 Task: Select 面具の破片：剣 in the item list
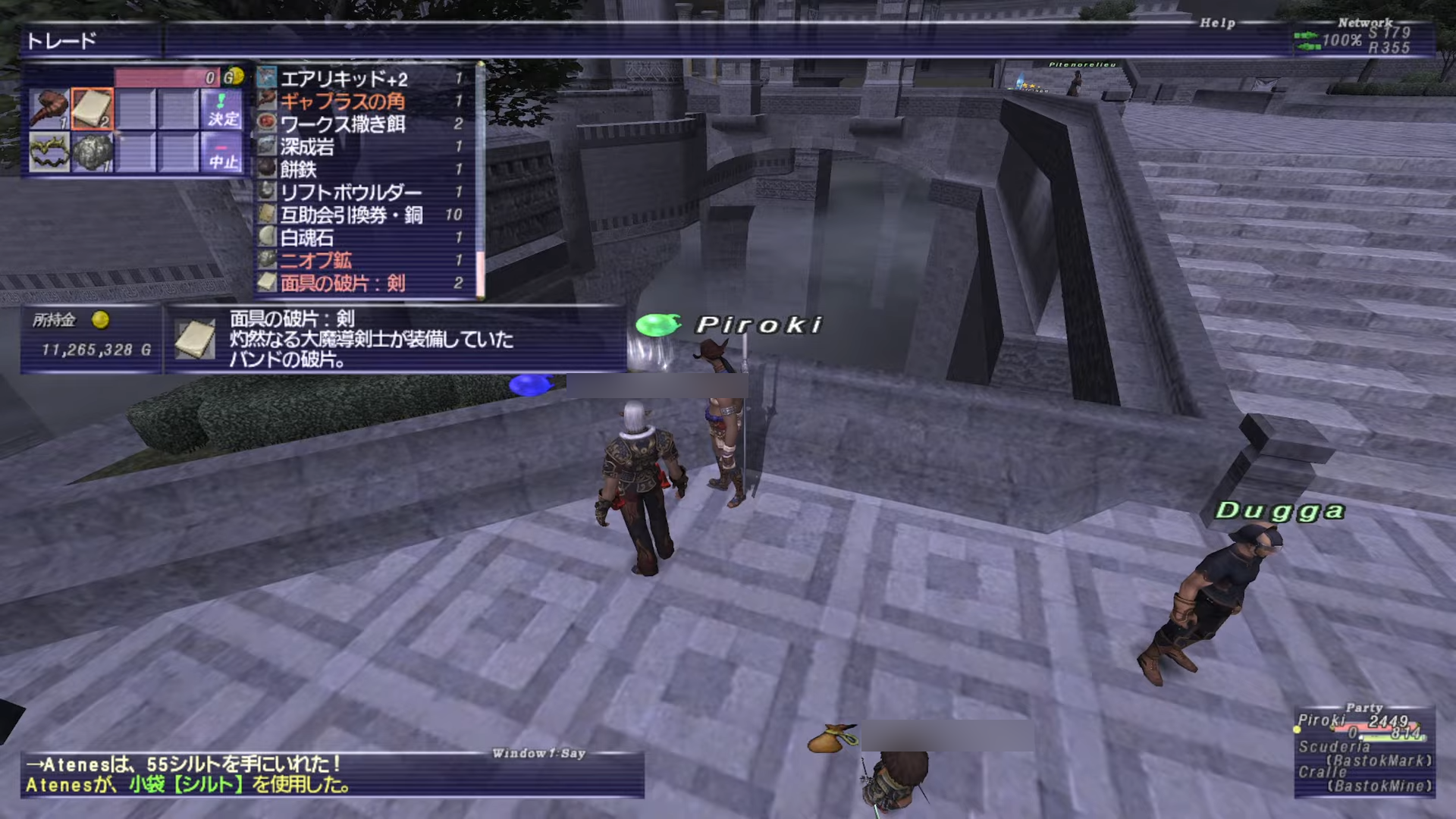pyautogui.click(x=343, y=284)
